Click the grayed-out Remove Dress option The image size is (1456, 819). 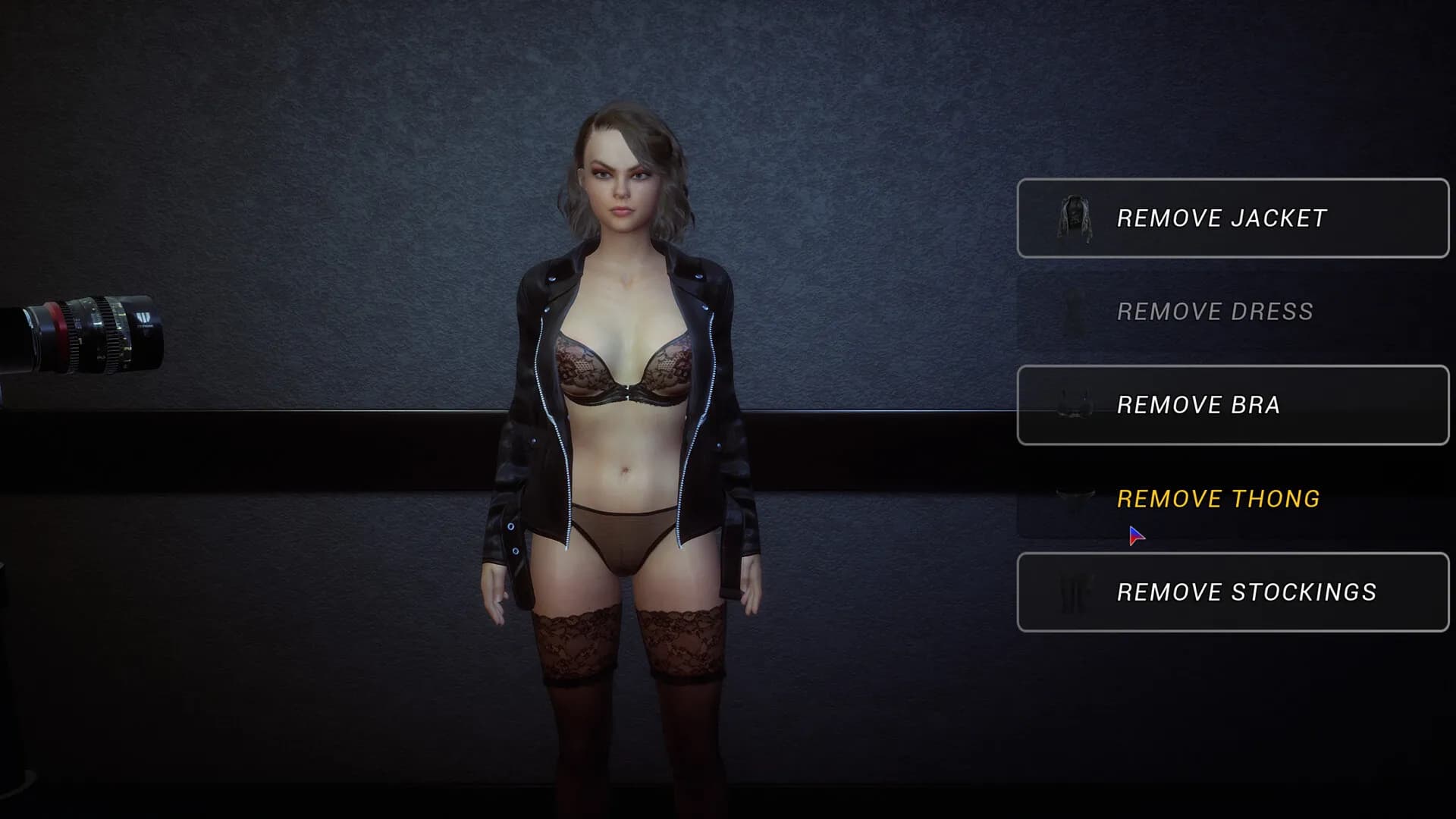click(x=1213, y=311)
